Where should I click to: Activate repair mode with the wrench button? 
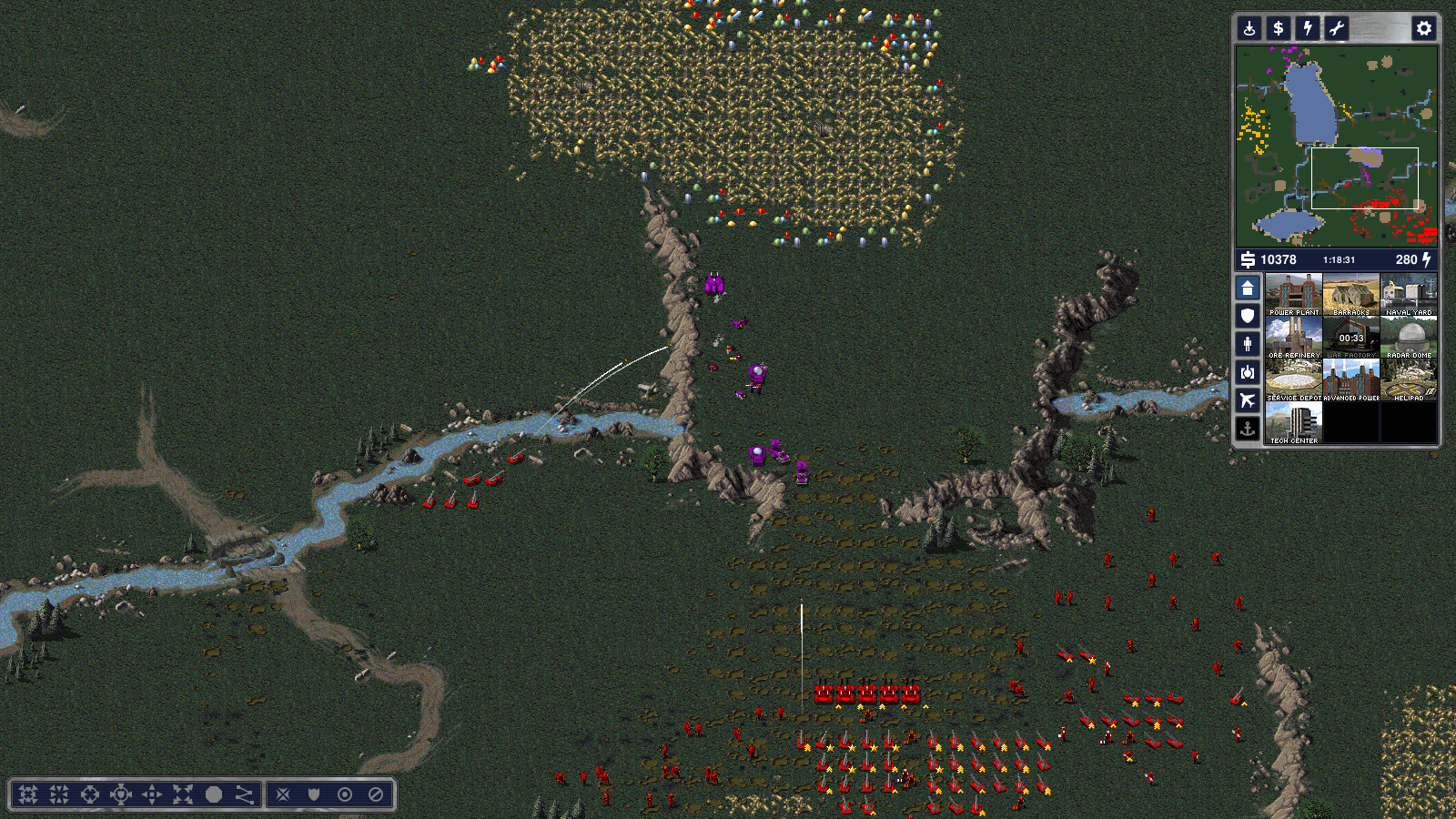pos(1337,28)
